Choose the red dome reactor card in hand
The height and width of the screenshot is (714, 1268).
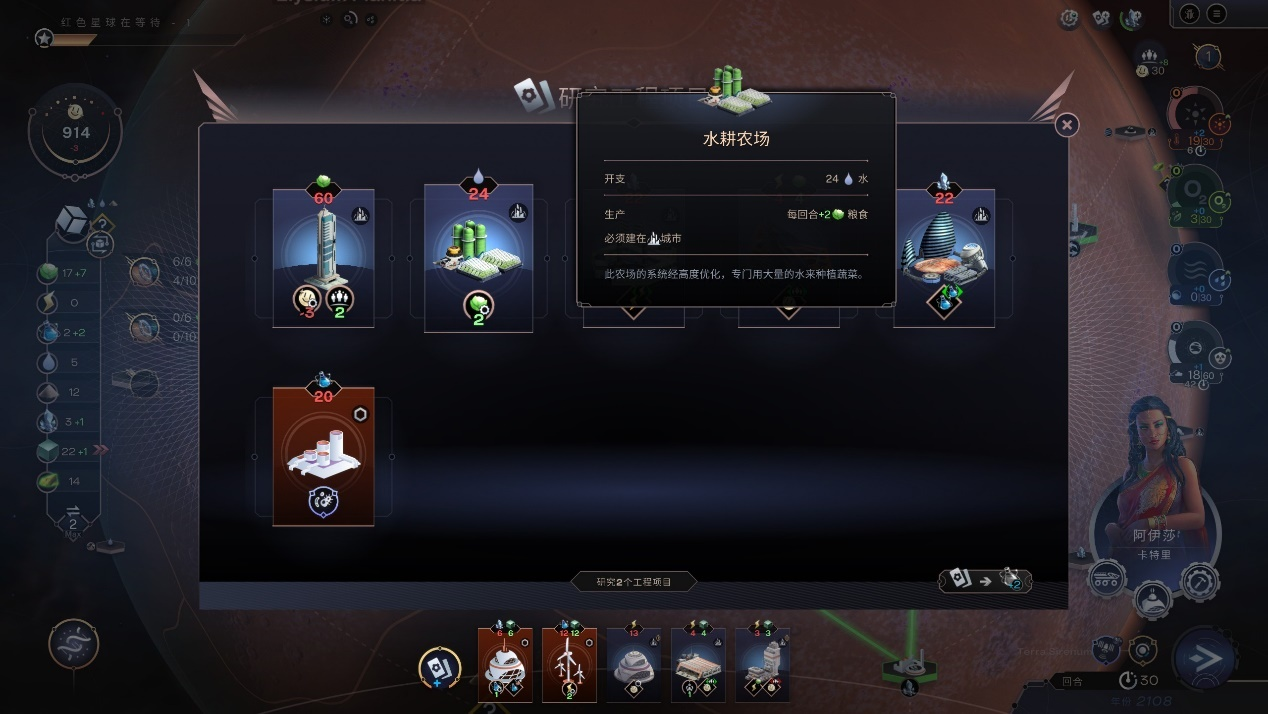pos(505,666)
